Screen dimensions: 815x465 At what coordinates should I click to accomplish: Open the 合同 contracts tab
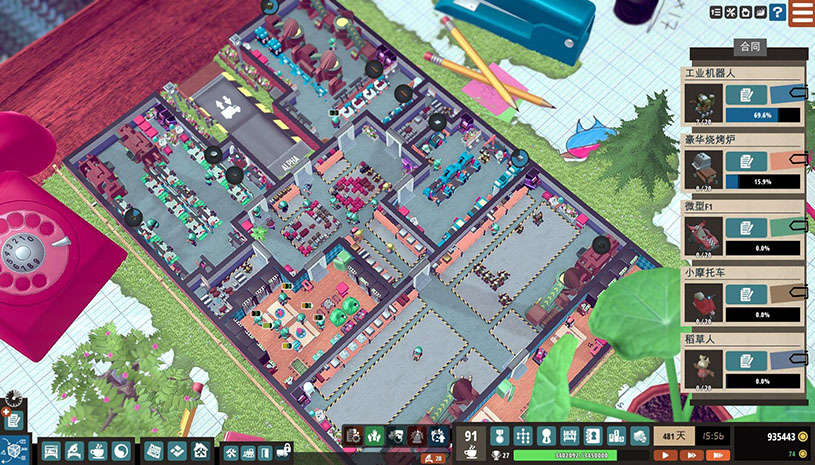click(x=748, y=47)
